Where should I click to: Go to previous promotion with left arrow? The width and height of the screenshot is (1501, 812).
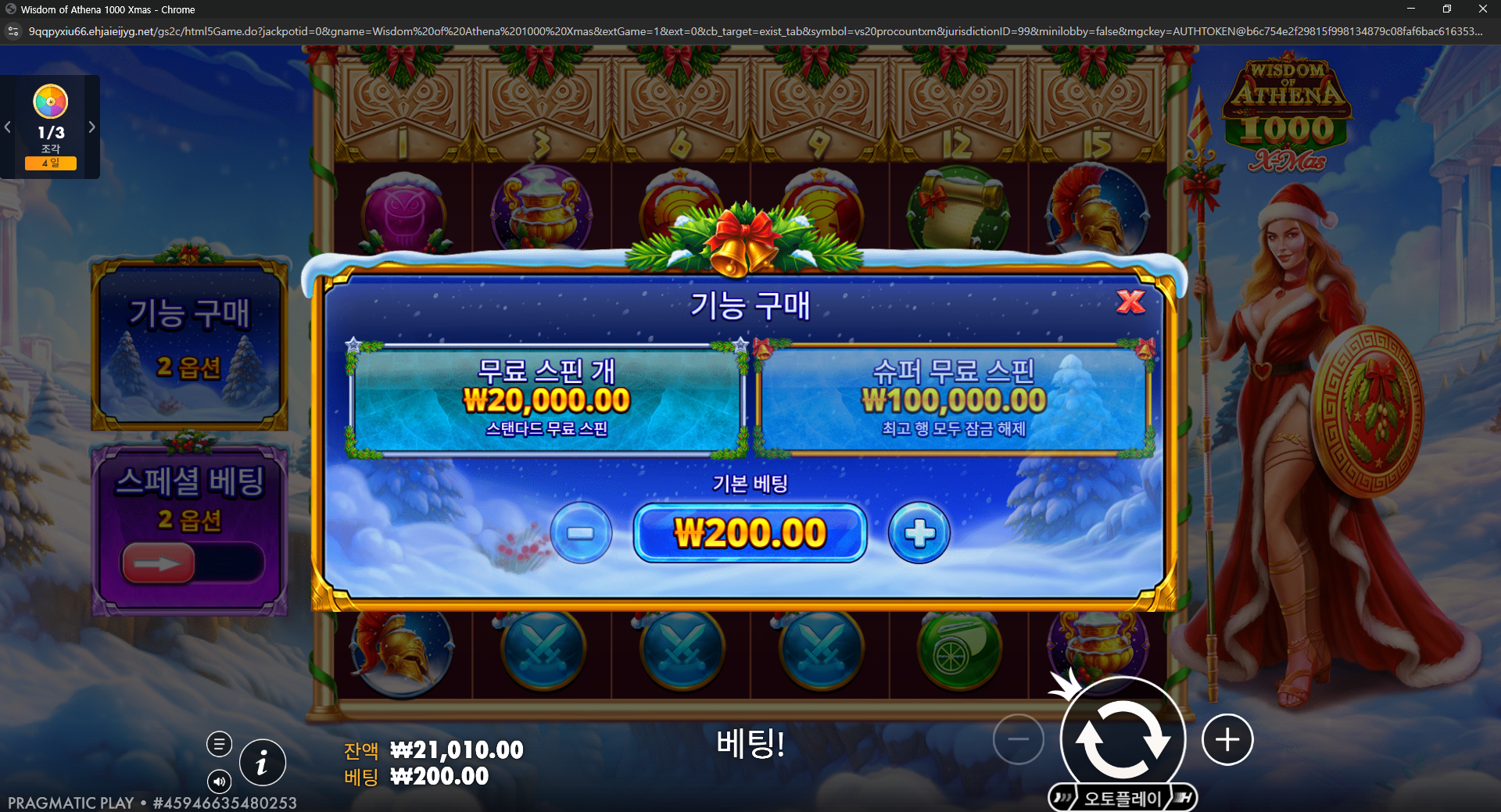pos(8,127)
